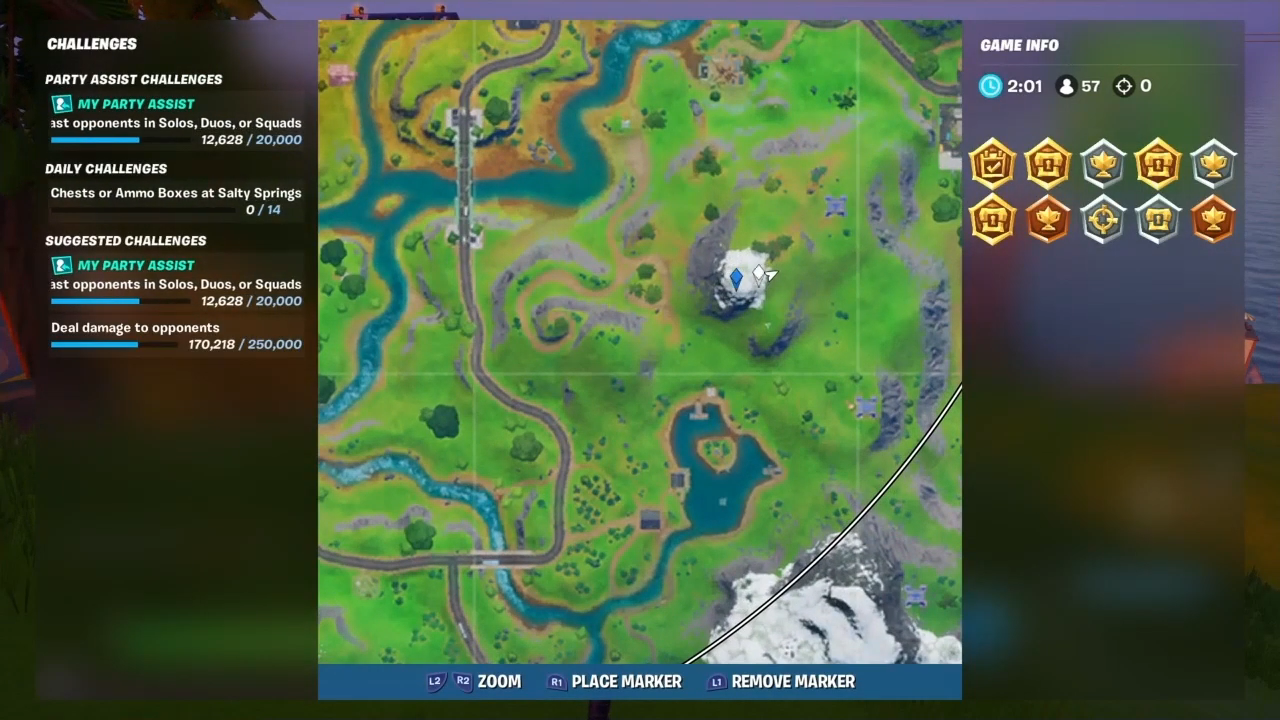This screenshot has height=720, width=1280.
Task: Select the gold chest medal in top row
Action: (1047, 165)
